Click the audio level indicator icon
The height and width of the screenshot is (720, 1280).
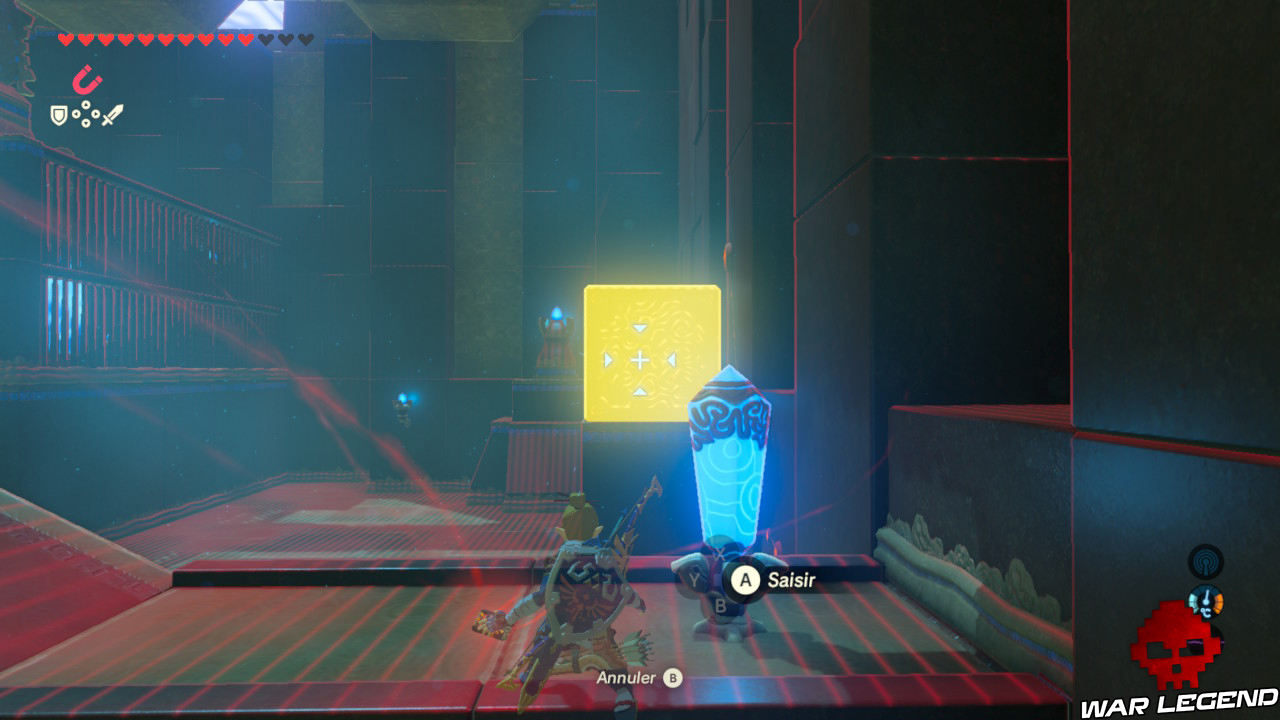click(1207, 642)
